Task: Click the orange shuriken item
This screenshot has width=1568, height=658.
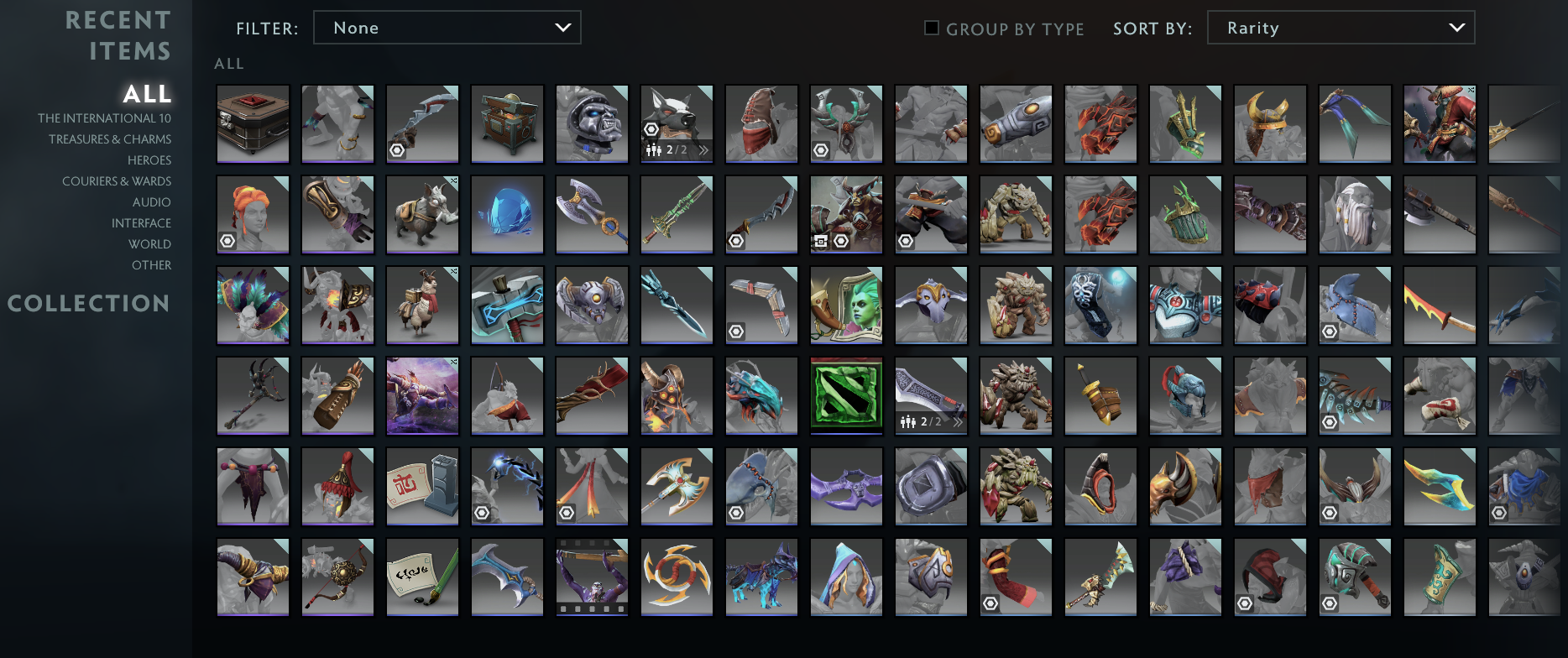Action: 677,577
